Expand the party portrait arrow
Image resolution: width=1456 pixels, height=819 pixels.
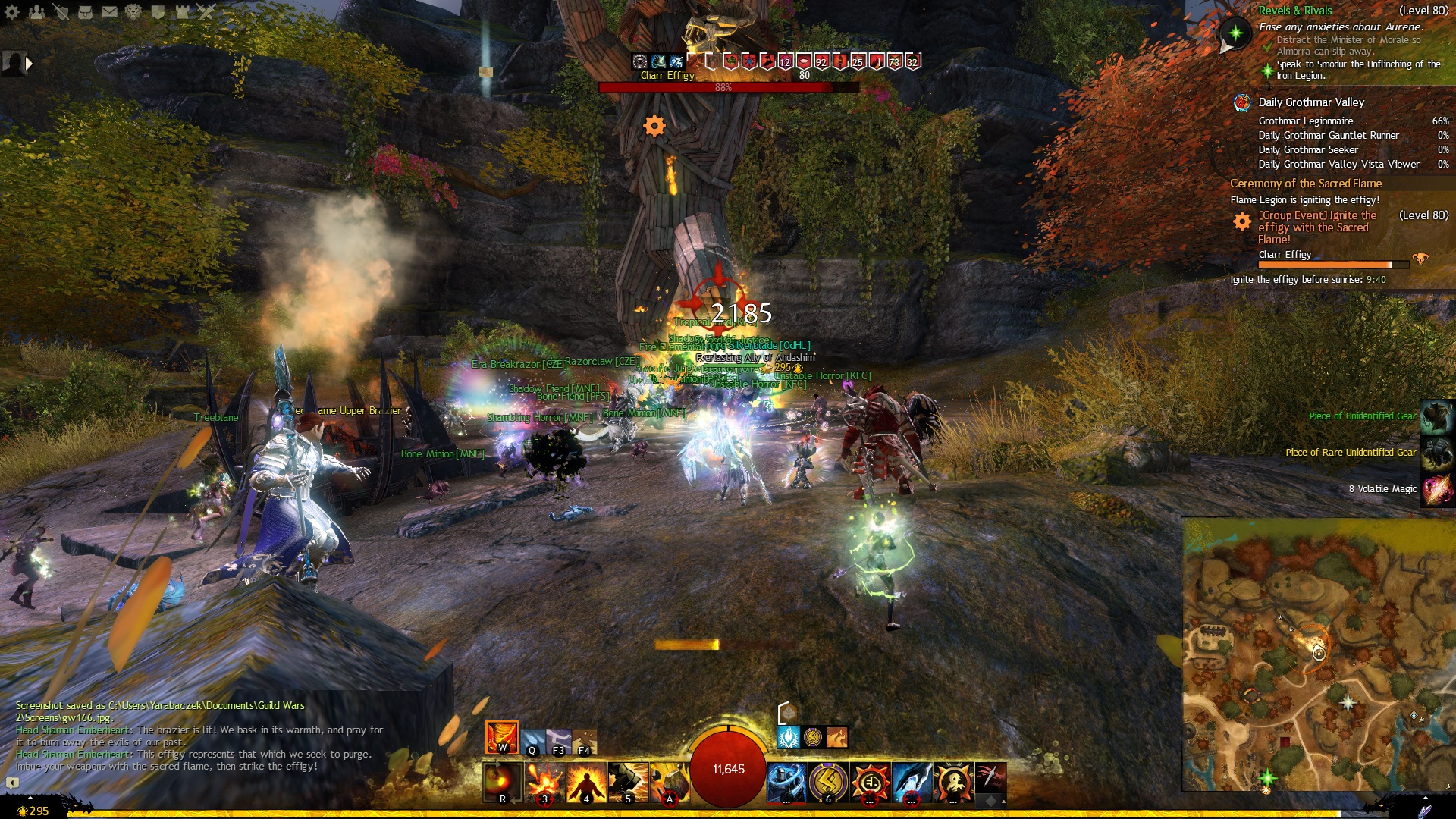point(29,64)
